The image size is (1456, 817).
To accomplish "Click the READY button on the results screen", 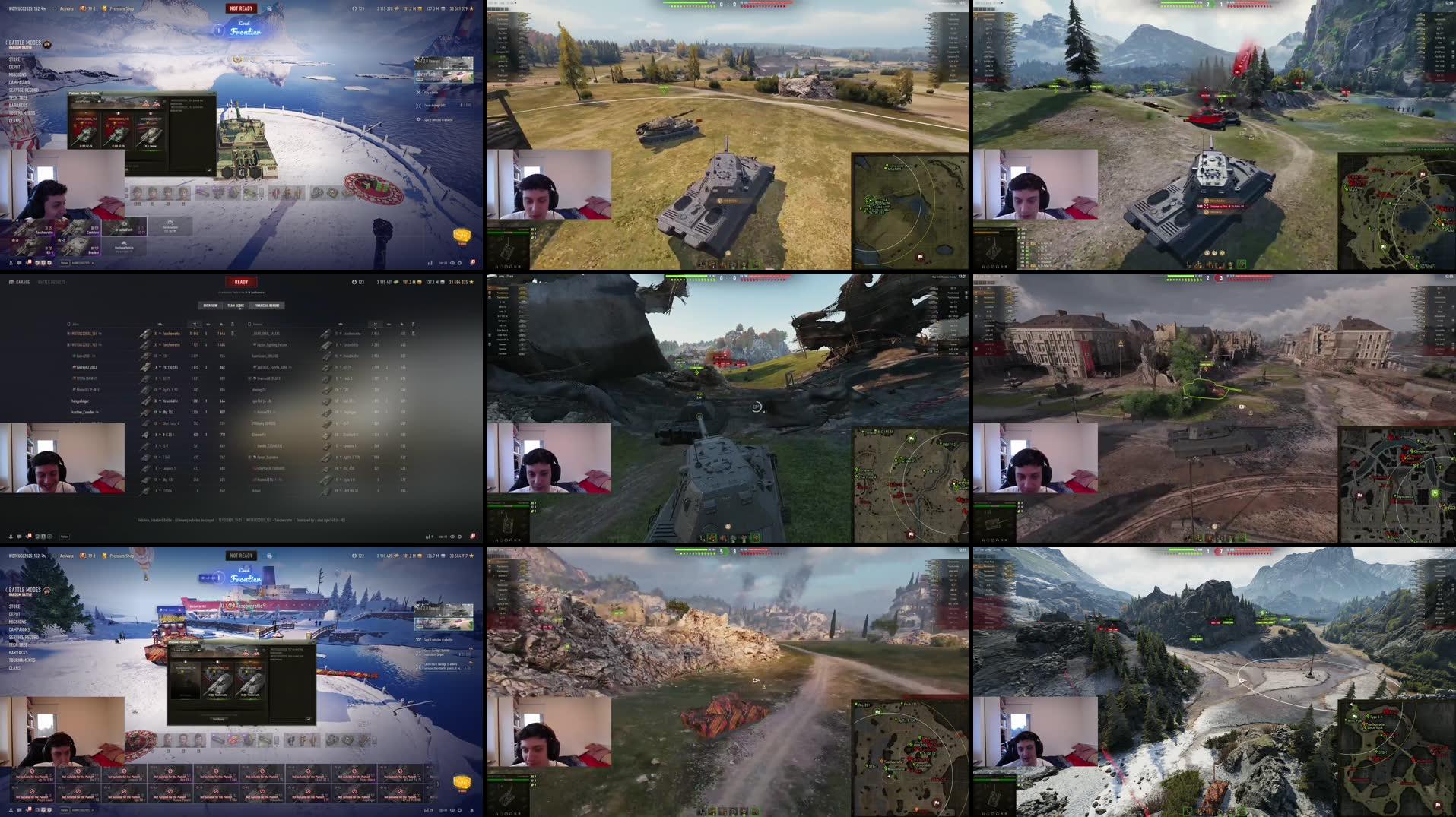I will [x=241, y=281].
